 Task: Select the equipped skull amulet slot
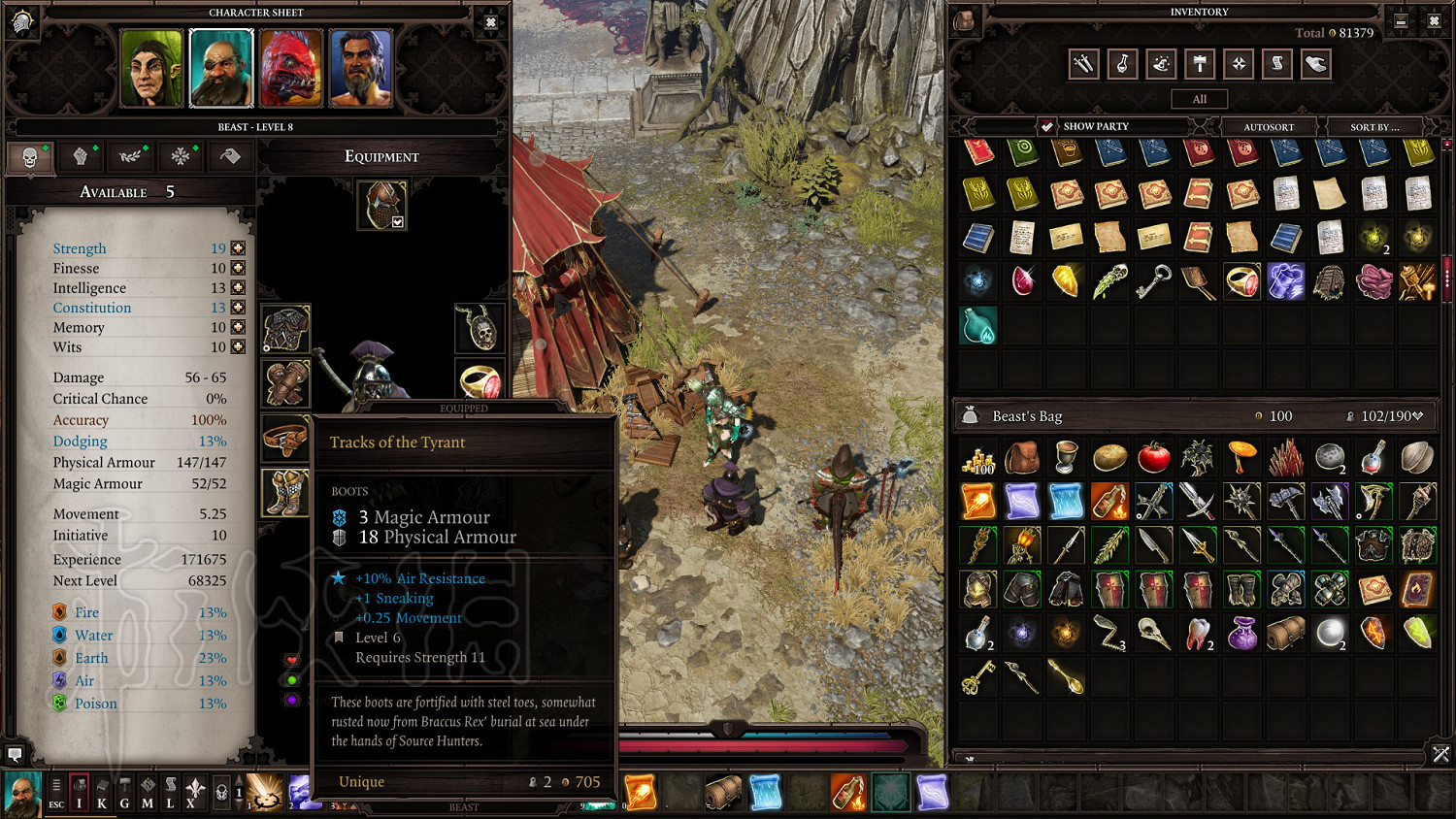pos(480,328)
